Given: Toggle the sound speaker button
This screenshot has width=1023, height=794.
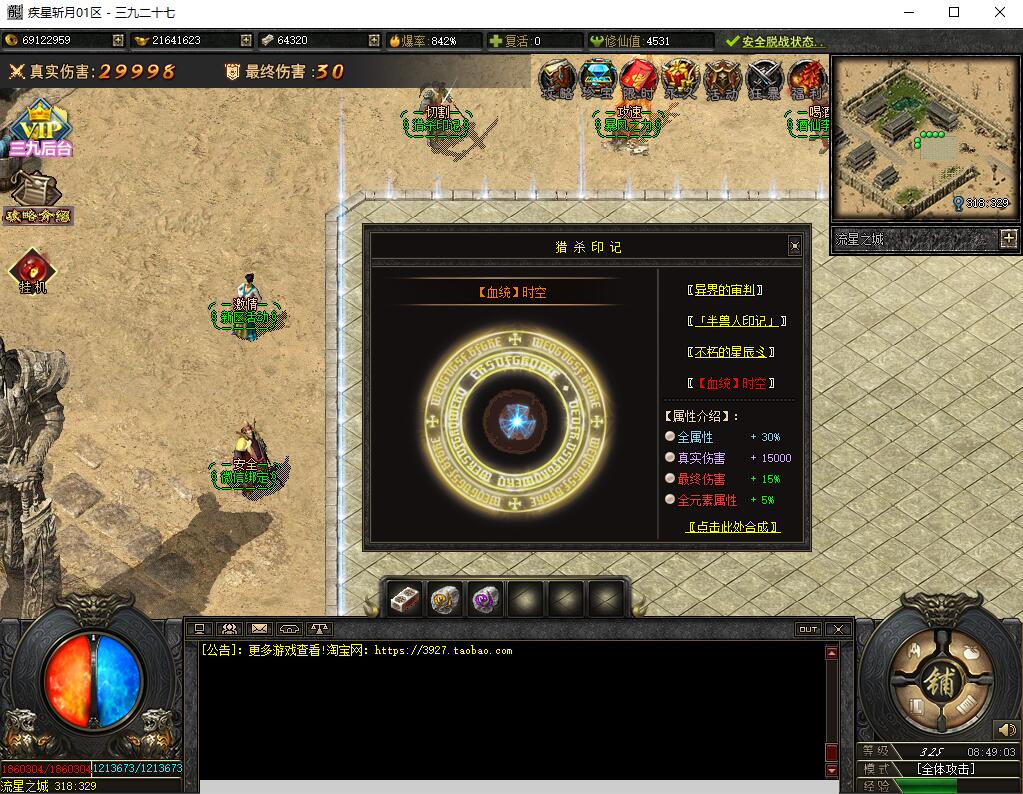Looking at the screenshot, I should click(x=1005, y=730).
